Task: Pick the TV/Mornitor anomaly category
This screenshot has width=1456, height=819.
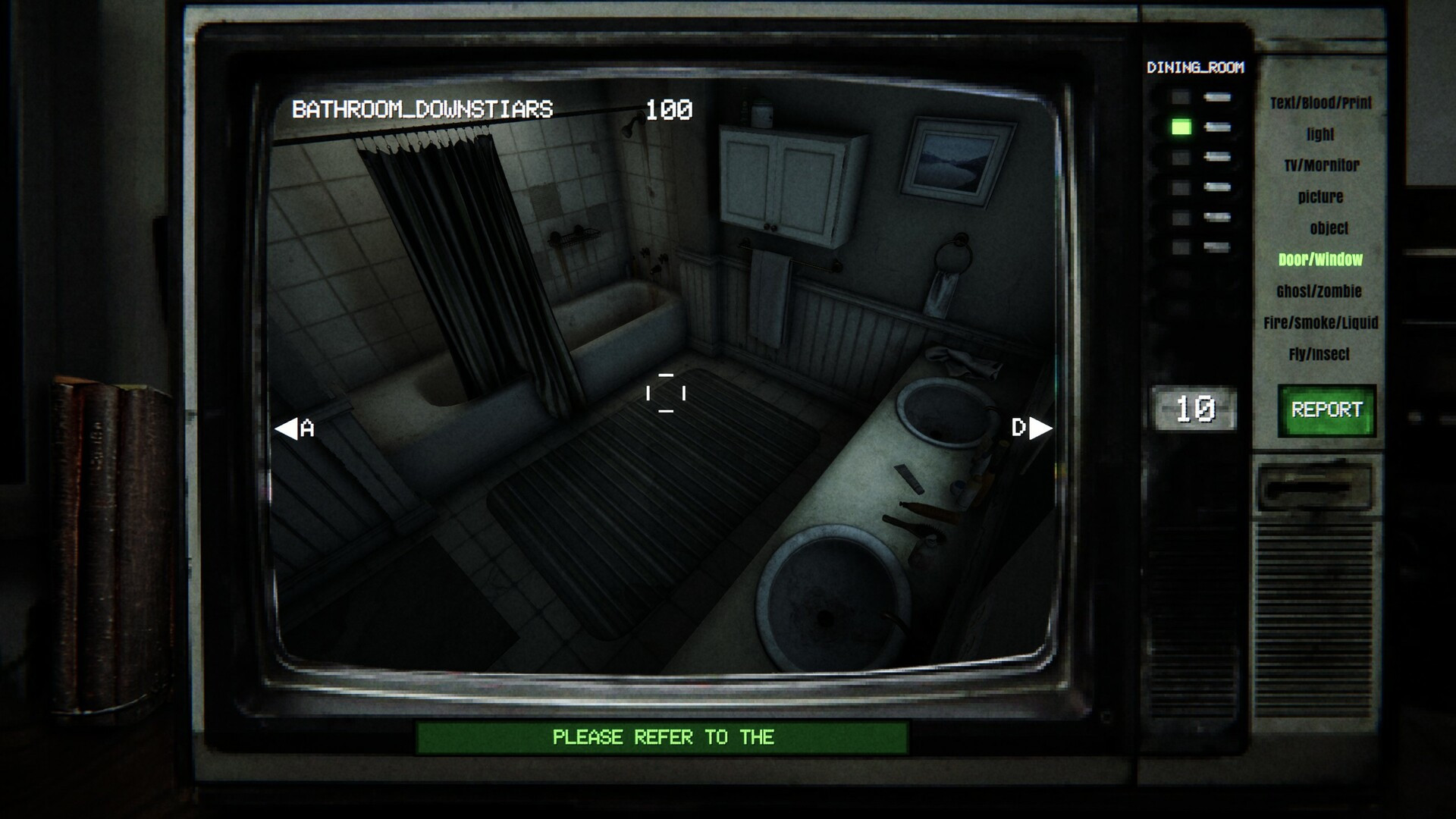Action: point(1322,165)
